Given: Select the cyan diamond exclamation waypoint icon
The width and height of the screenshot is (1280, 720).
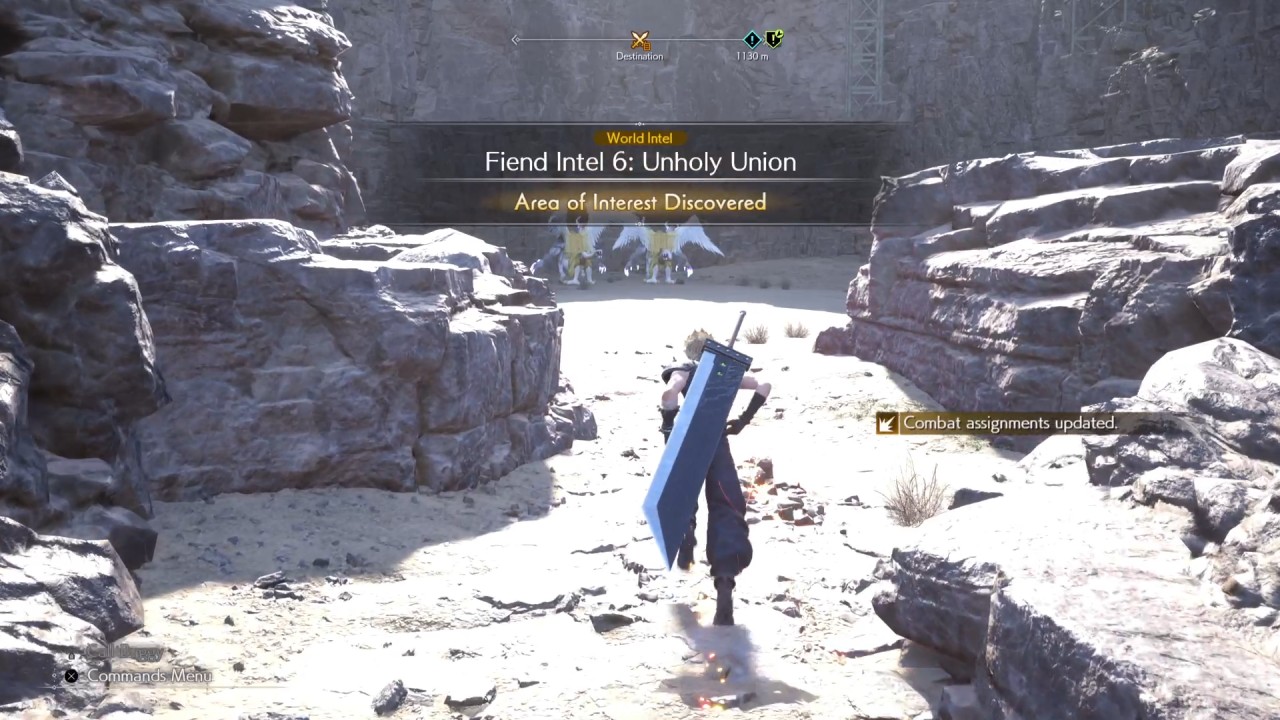Looking at the screenshot, I should point(751,38).
